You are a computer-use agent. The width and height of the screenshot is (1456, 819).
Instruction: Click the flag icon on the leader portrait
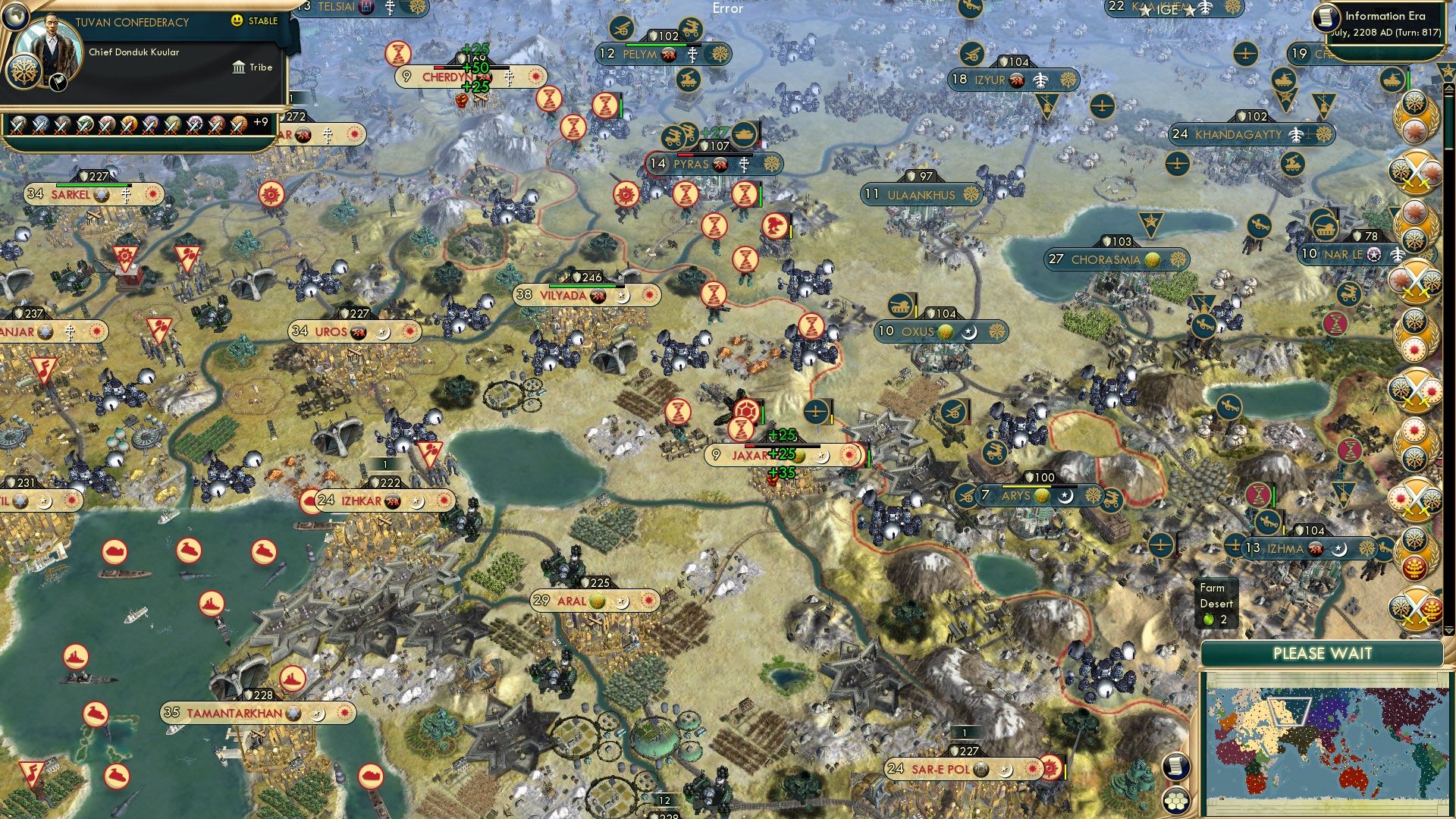58,83
